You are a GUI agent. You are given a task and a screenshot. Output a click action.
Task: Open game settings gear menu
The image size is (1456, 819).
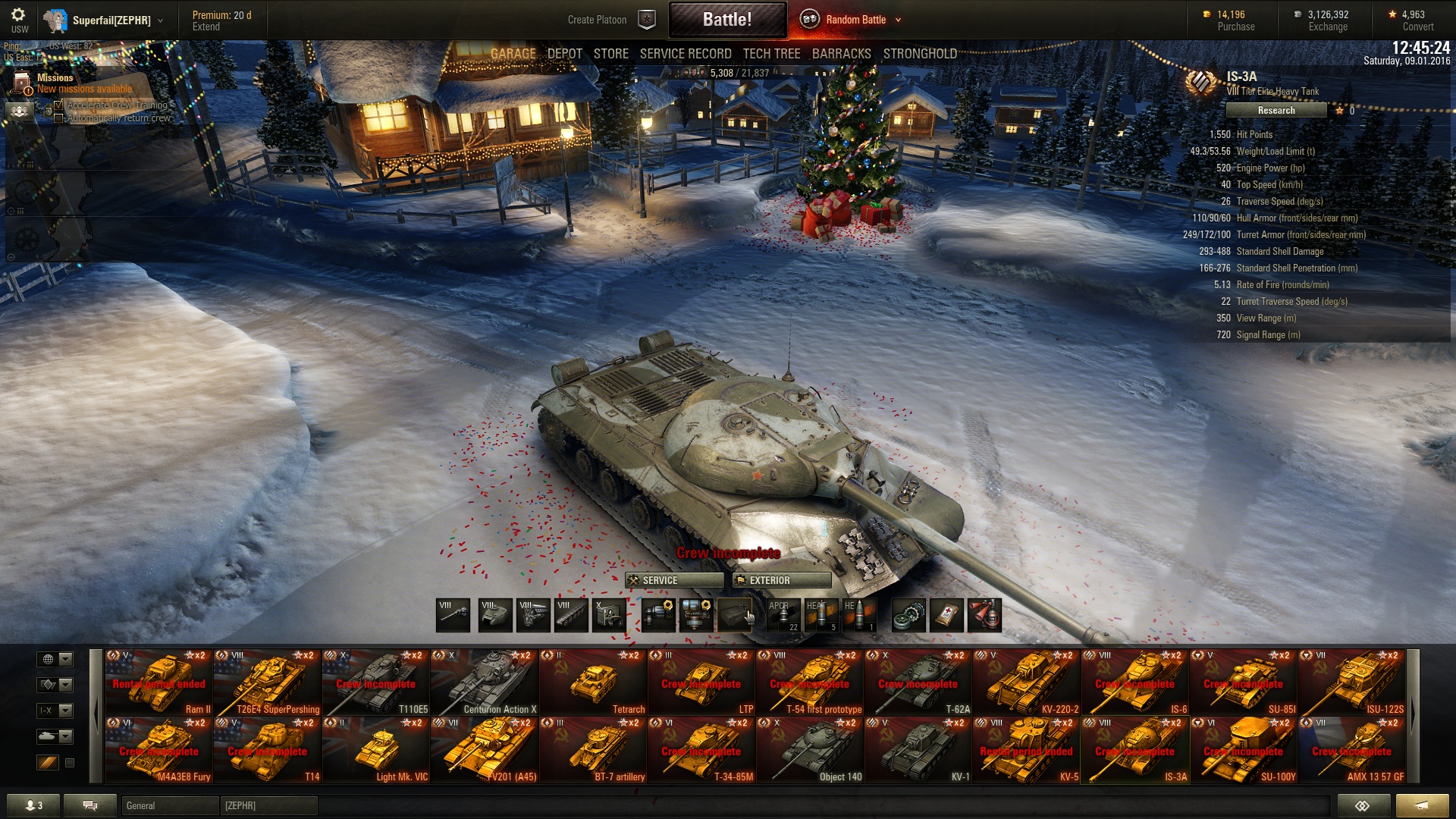[18, 15]
